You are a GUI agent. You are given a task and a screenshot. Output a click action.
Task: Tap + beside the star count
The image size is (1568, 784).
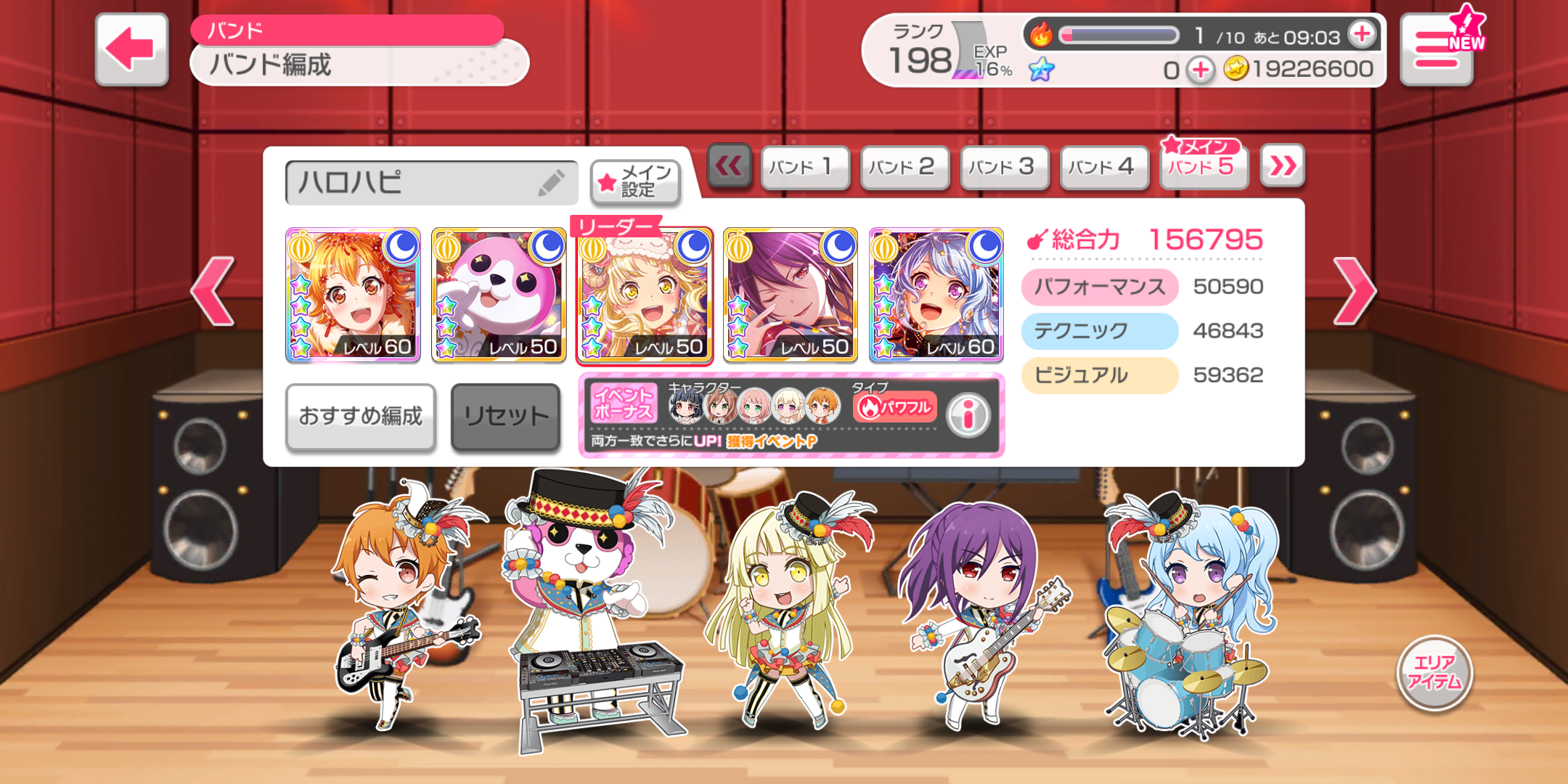point(1201,70)
